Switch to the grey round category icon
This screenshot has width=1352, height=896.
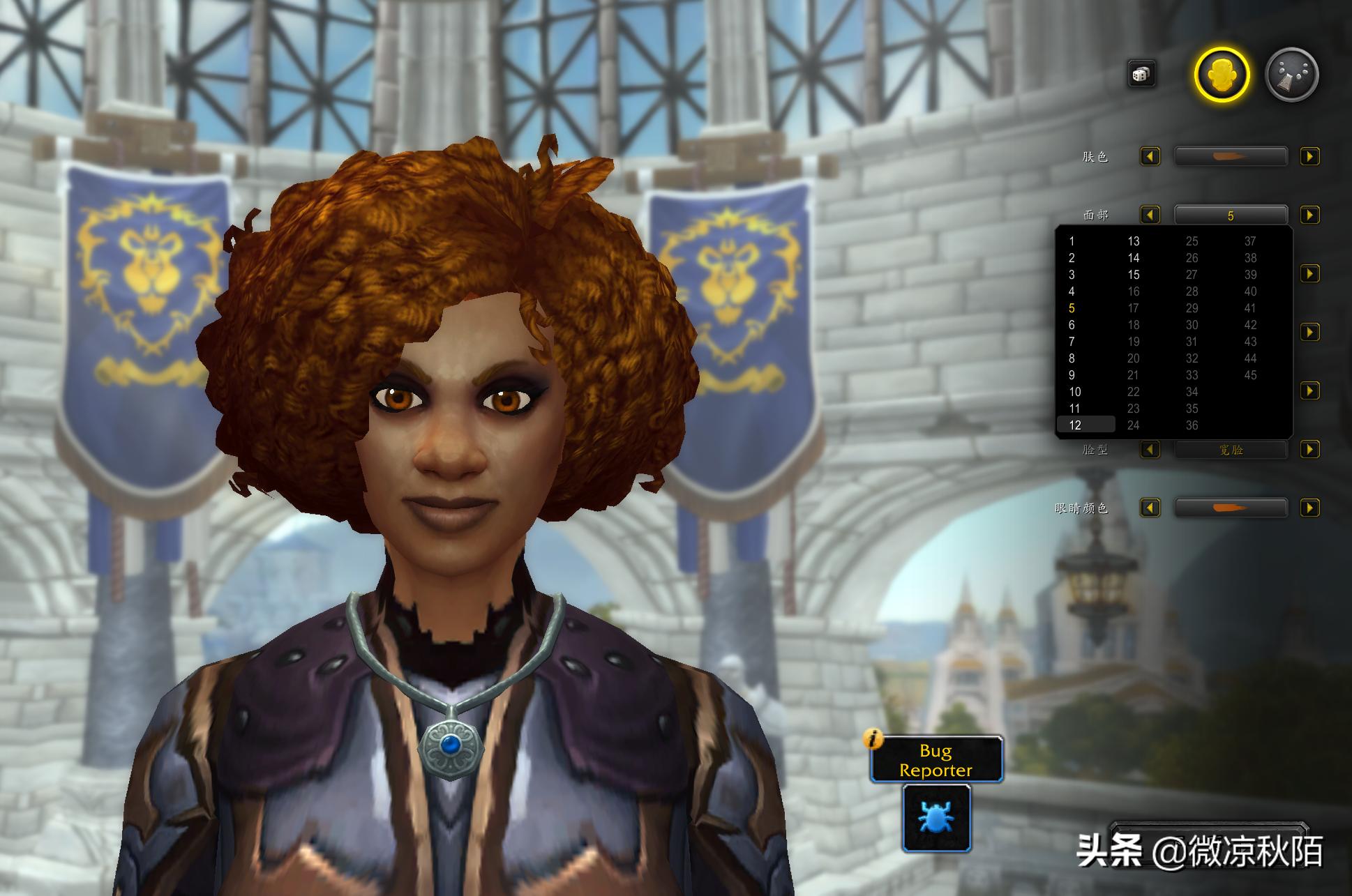[1291, 75]
